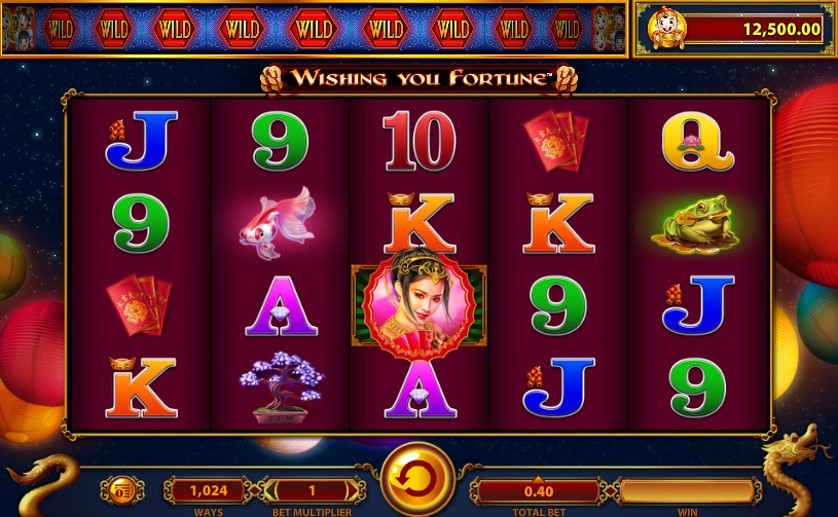Spin the reels with the gold button

[x=418, y=479]
